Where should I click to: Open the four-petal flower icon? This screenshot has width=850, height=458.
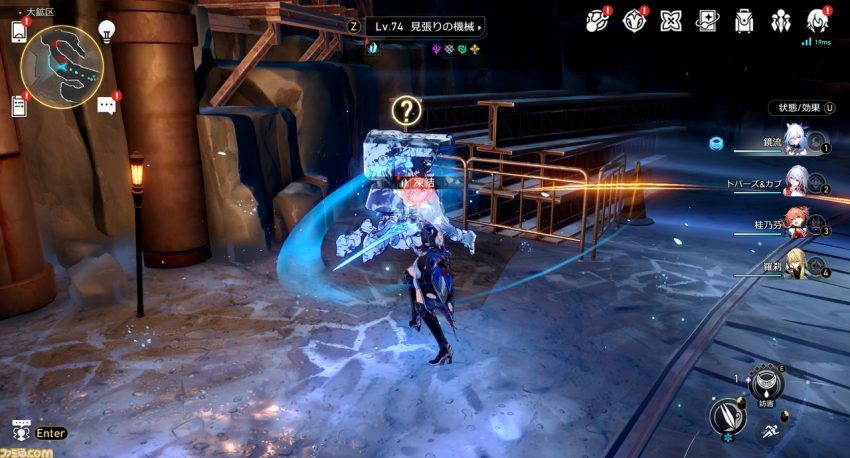pos(670,20)
